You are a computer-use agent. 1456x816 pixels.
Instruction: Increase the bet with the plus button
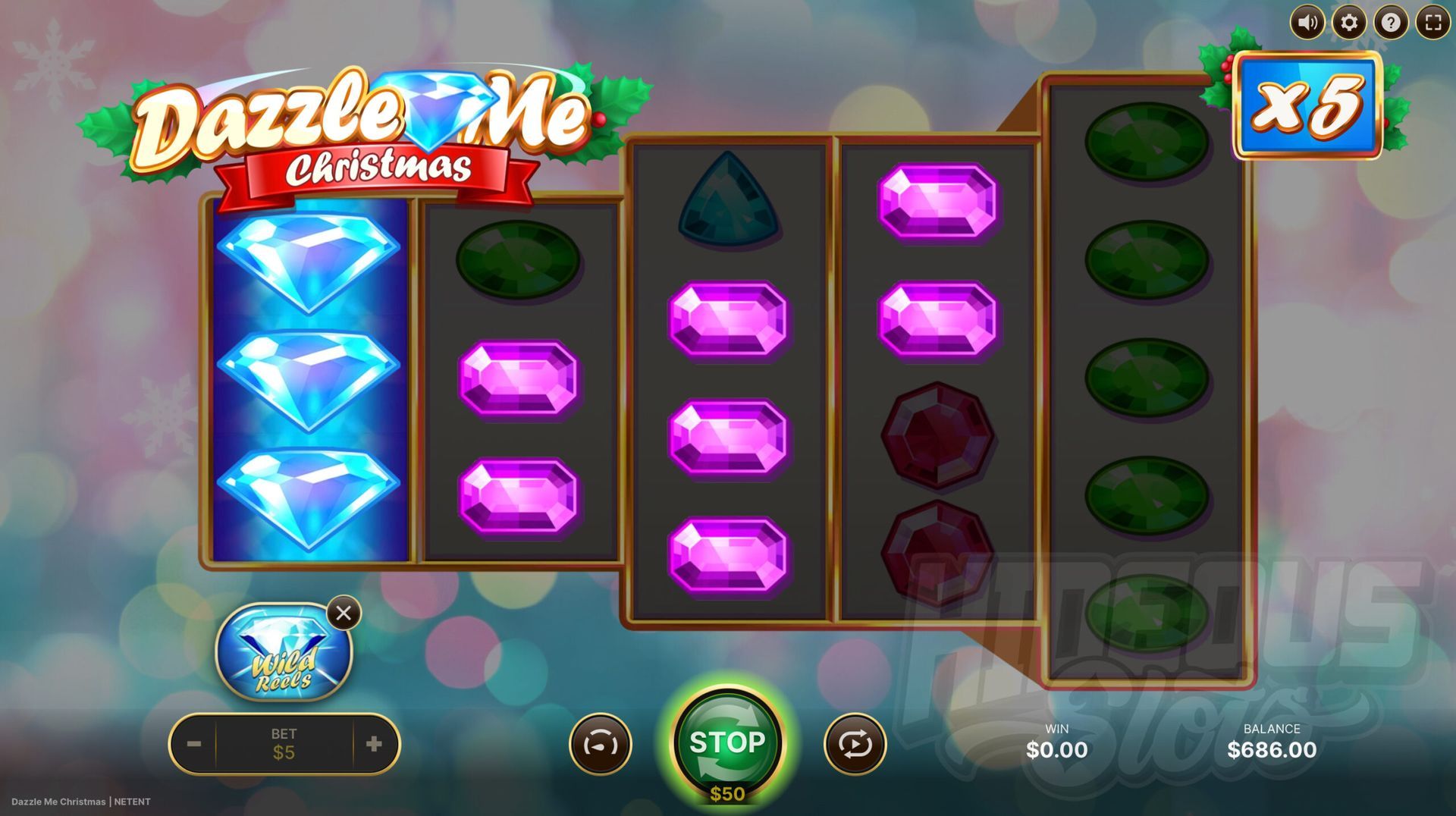pos(374,744)
